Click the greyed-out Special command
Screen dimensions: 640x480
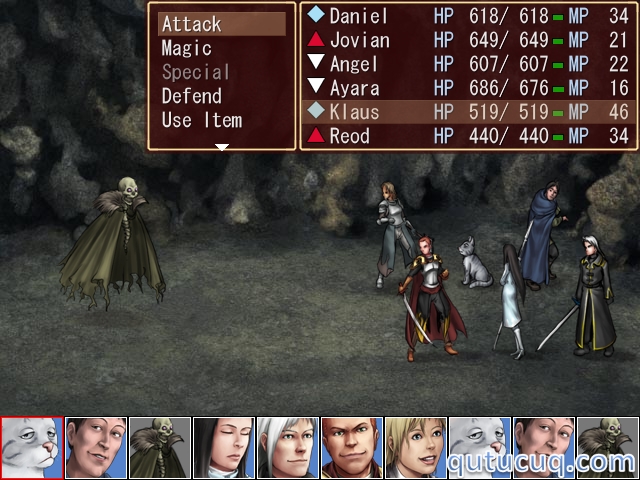click(x=196, y=72)
